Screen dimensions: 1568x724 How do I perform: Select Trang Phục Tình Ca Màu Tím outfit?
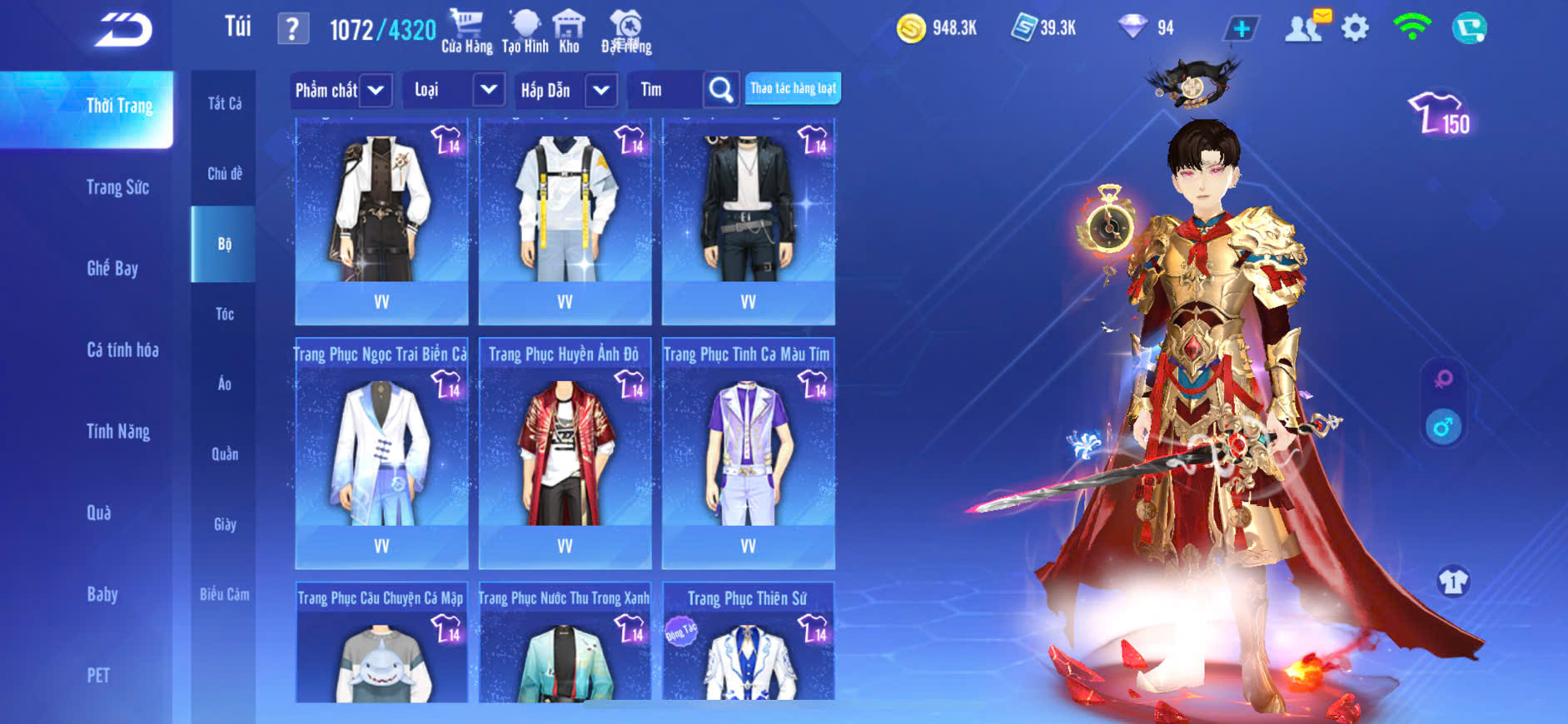[748, 449]
